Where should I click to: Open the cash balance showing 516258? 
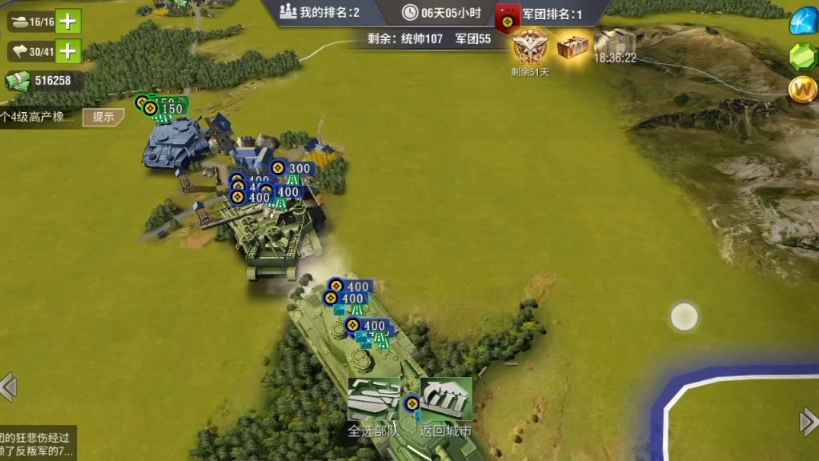point(43,81)
